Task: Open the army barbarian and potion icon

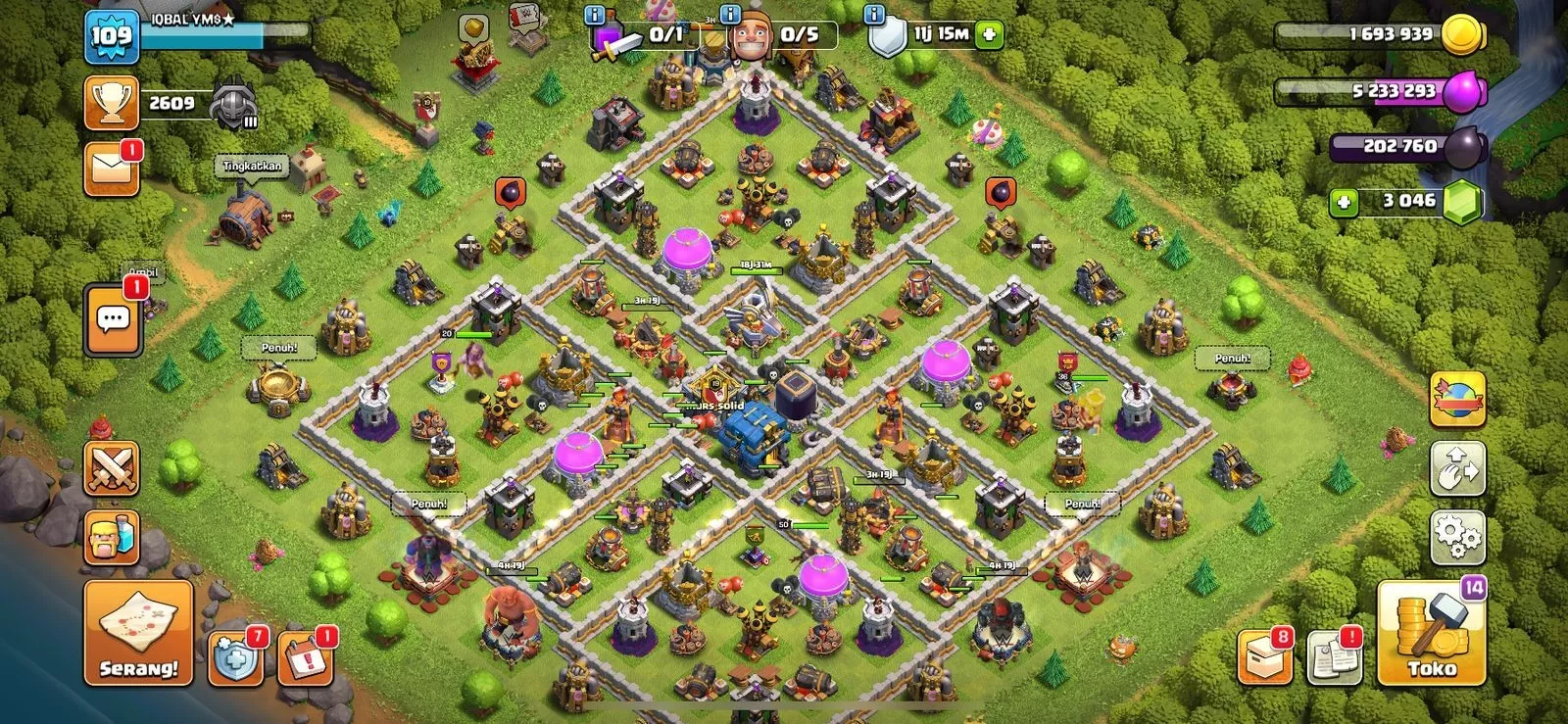Action: point(112,537)
